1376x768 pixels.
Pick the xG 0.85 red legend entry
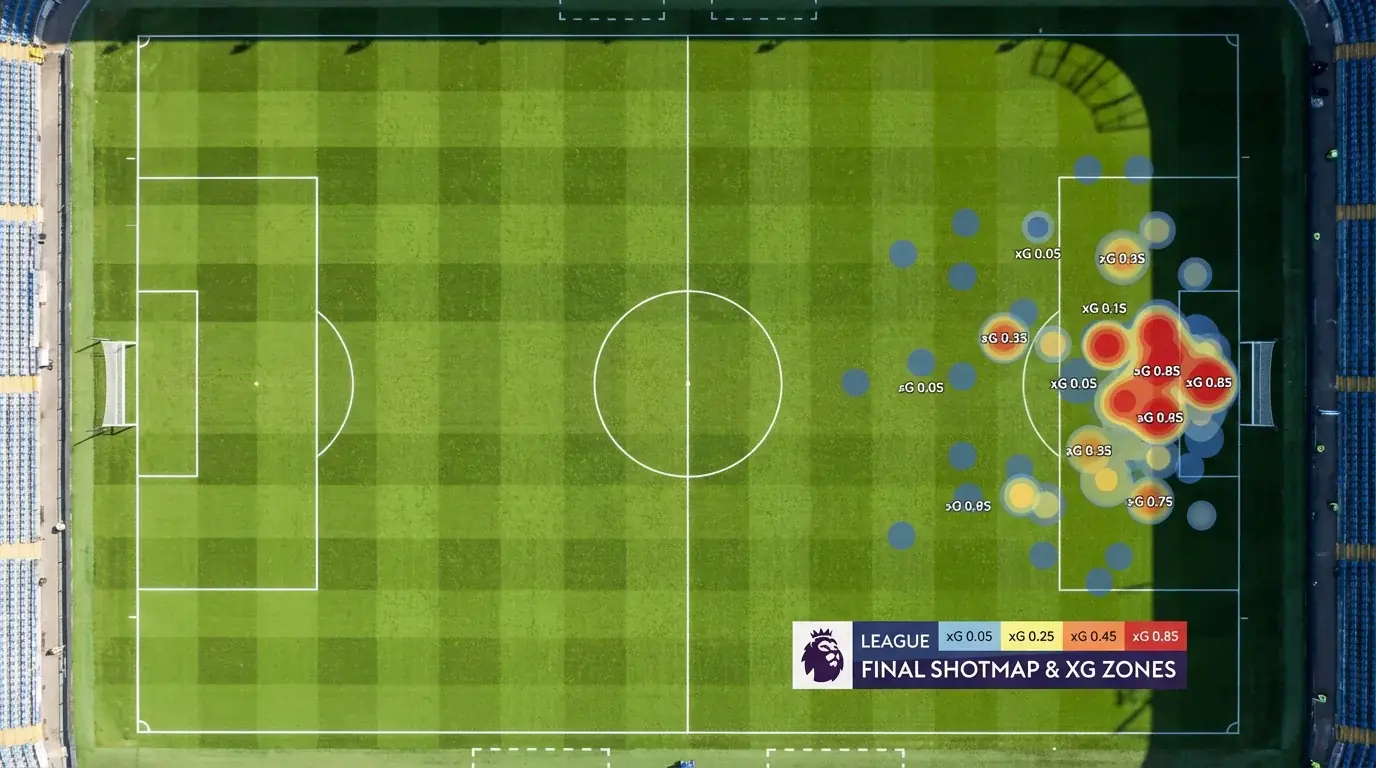1155,637
